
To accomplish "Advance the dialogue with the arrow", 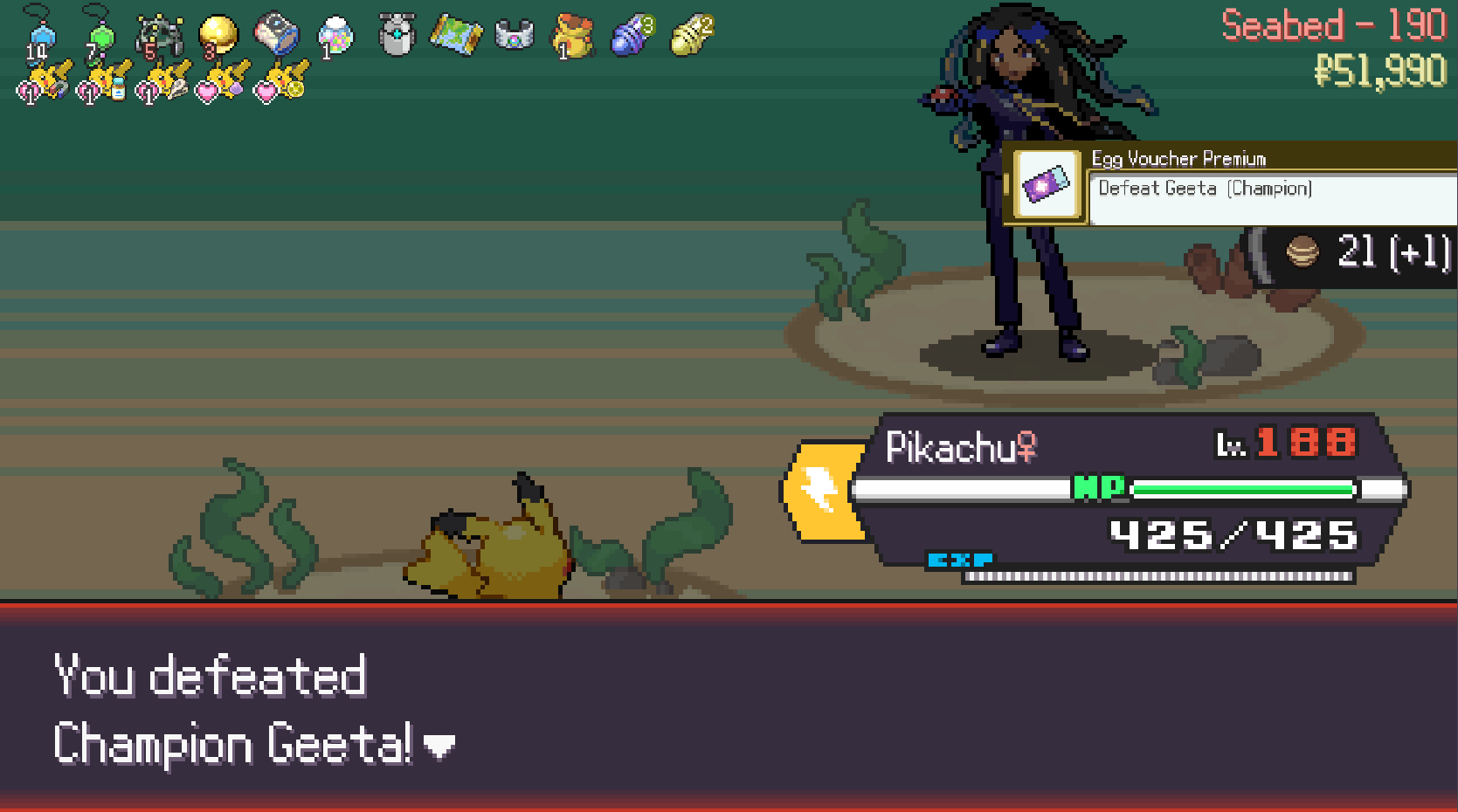I will [x=439, y=747].
